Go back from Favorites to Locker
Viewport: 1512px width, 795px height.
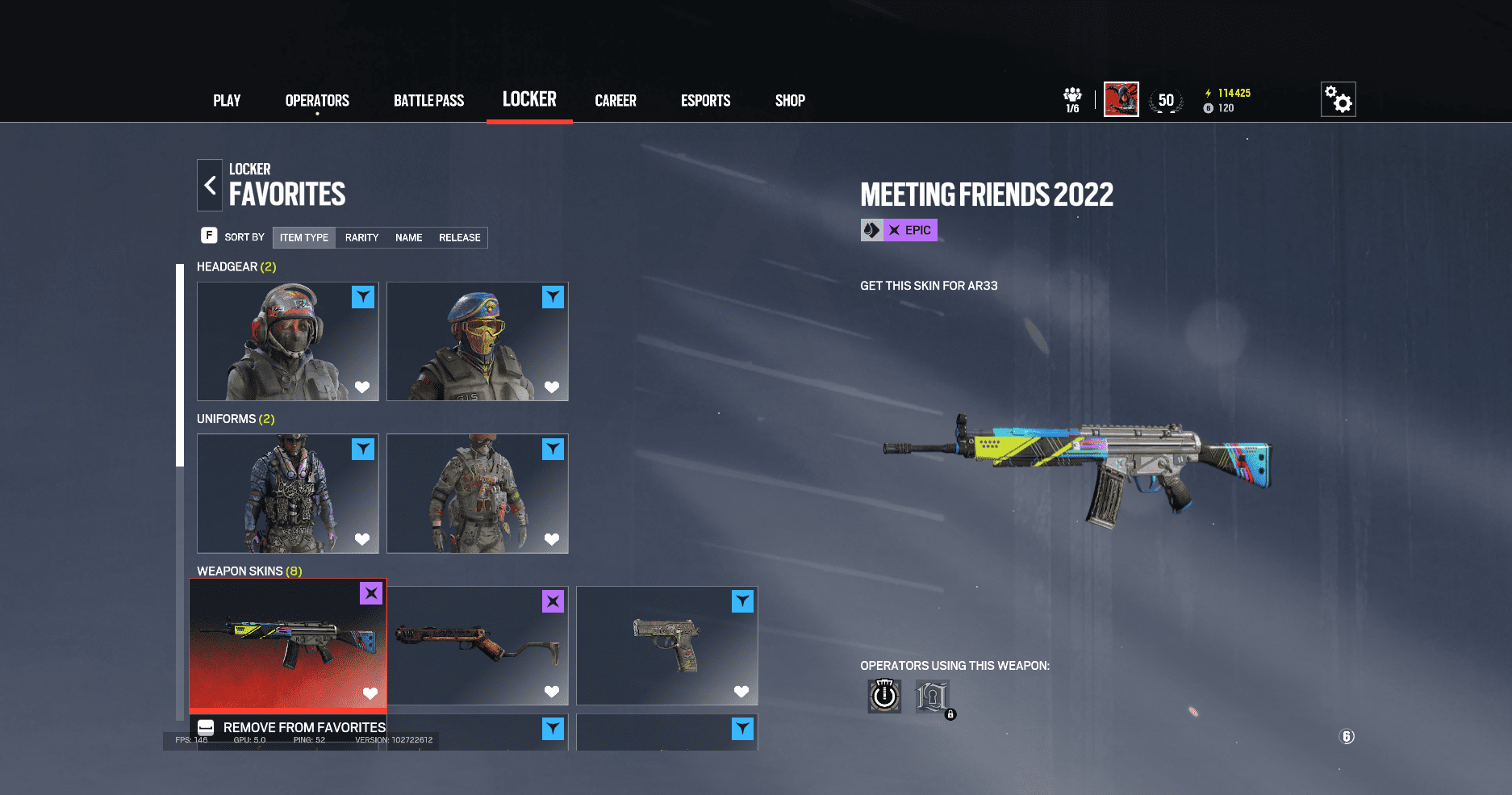(210, 185)
